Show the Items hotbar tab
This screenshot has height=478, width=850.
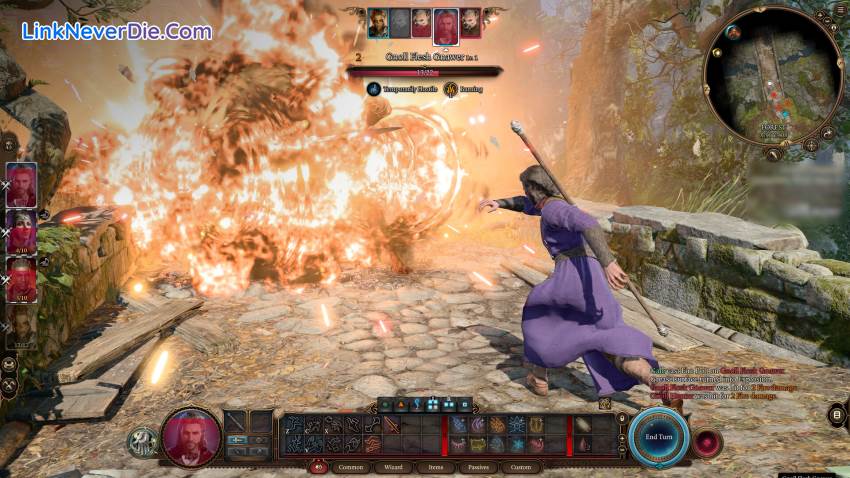[x=436, y=467]
